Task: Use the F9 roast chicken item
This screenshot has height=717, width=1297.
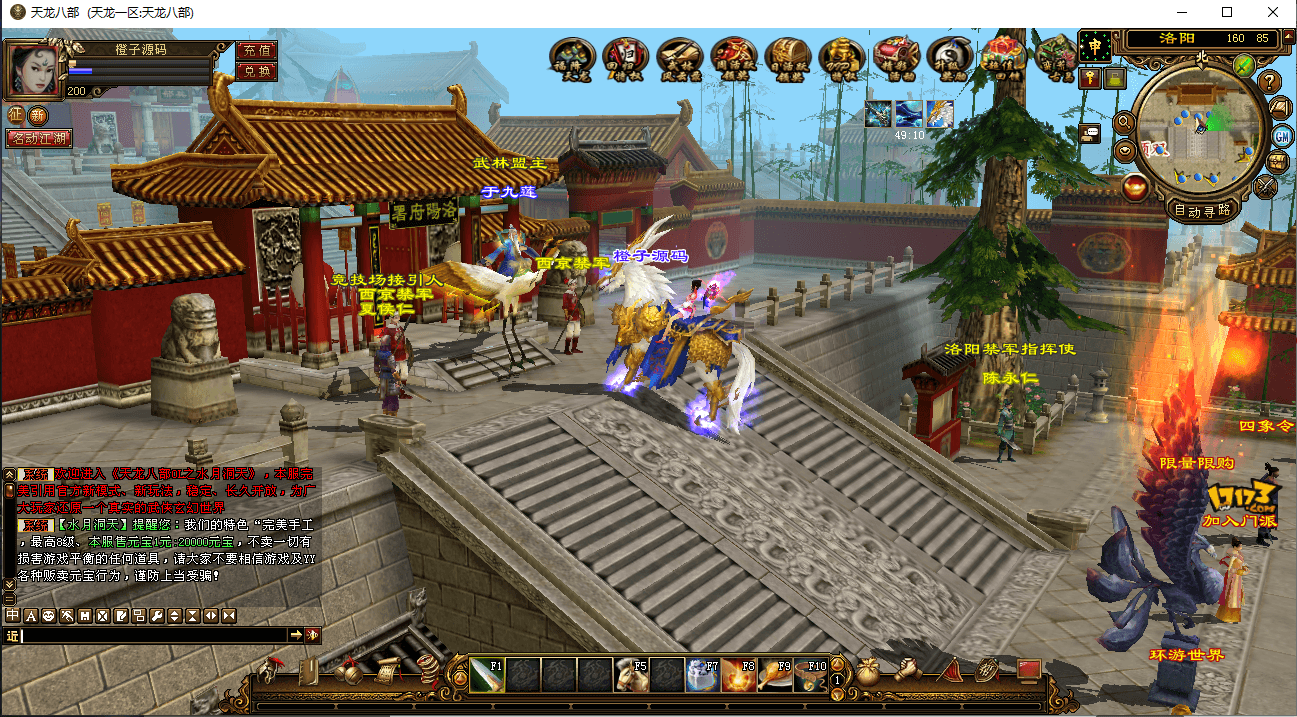Action: tap(776, 675)
